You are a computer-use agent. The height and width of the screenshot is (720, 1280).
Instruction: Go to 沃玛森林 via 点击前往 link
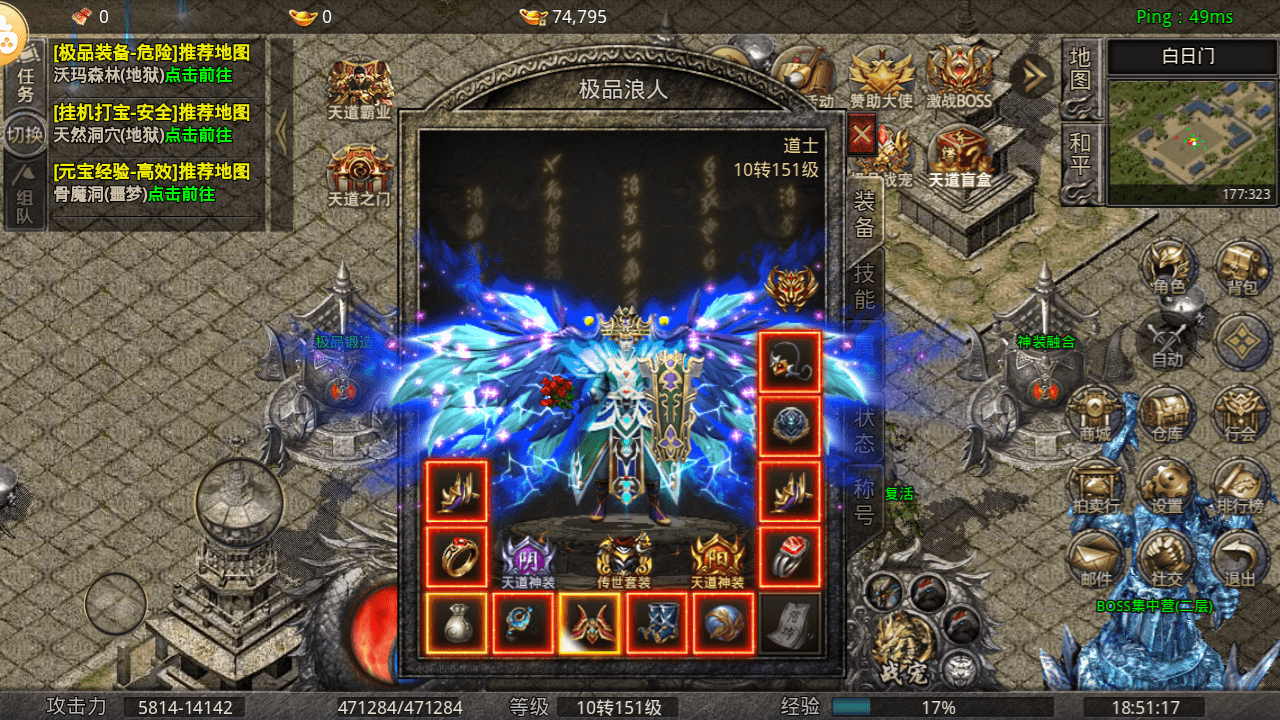(x=199, y=75)
